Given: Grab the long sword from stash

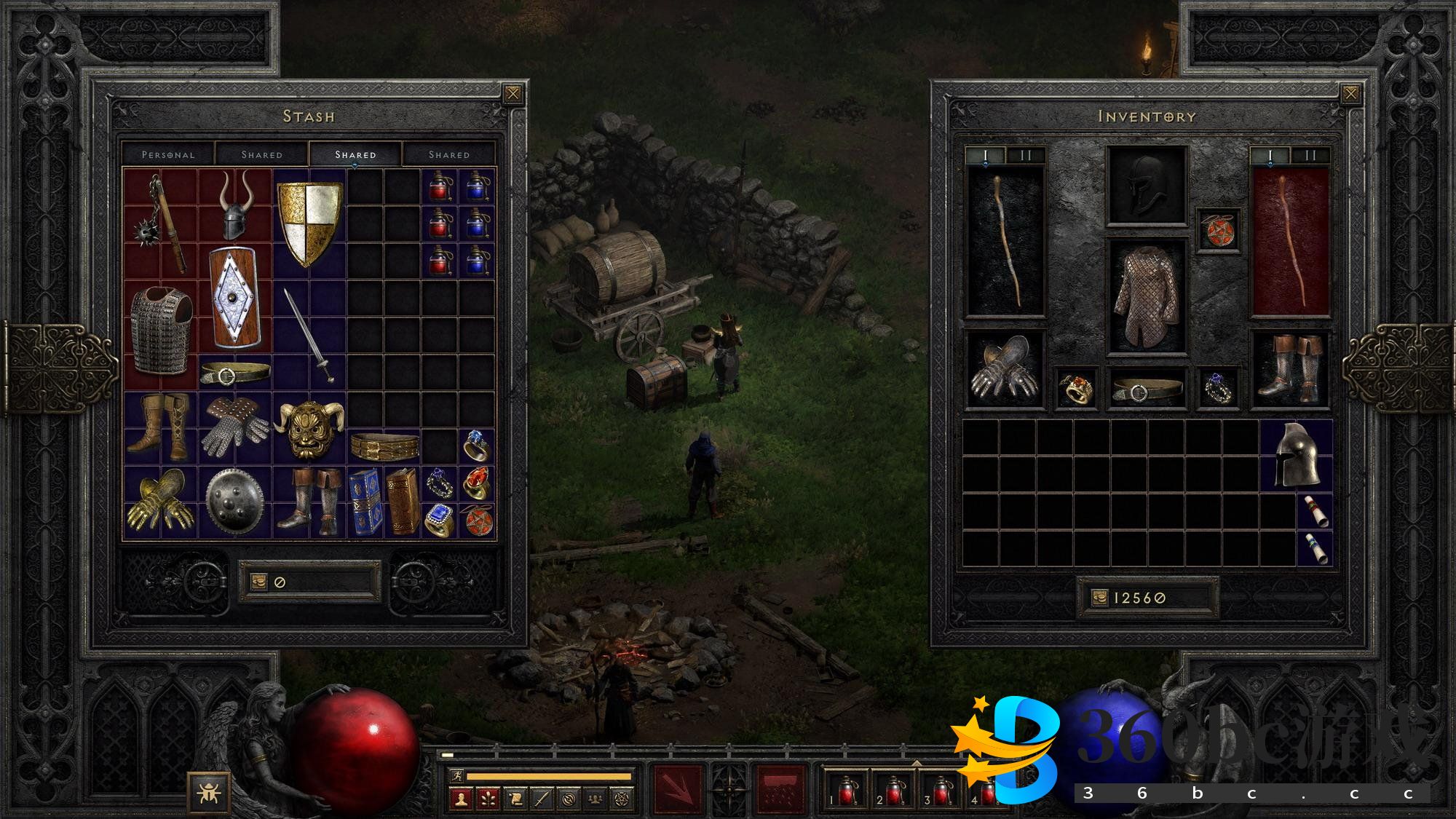Looking at the screenshot, I should pyautogui.click(x=309, y=335).
